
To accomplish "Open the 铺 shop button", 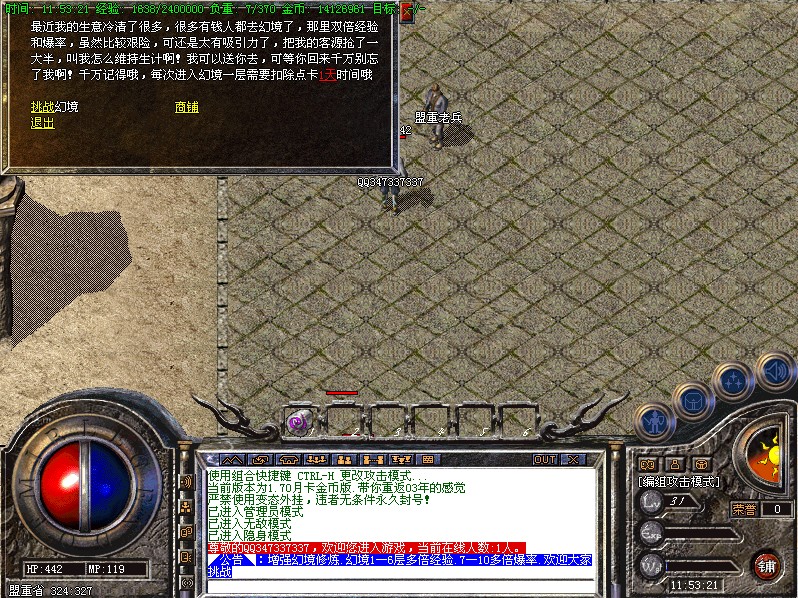I will pyautogui.click(x=766, y=565).
